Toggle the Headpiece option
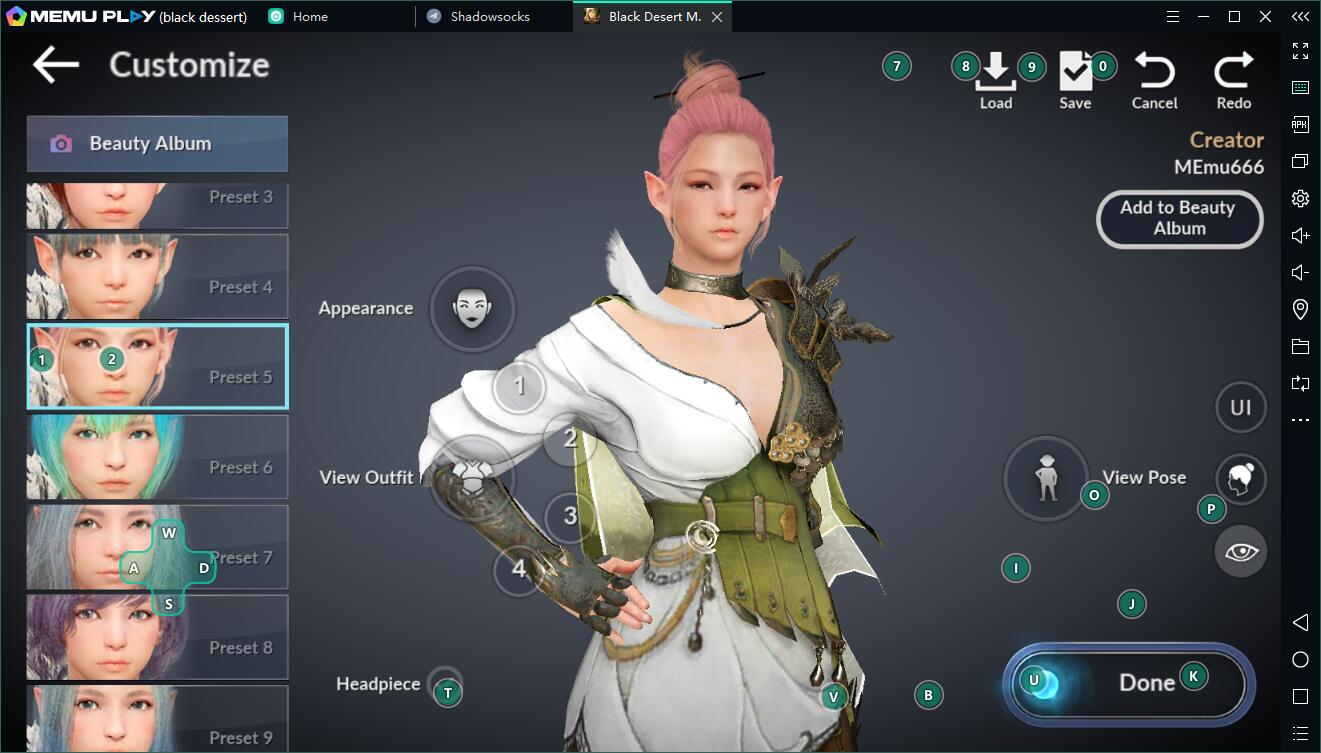This screenshot has width=1321, height=753. [x=445, y=685]
